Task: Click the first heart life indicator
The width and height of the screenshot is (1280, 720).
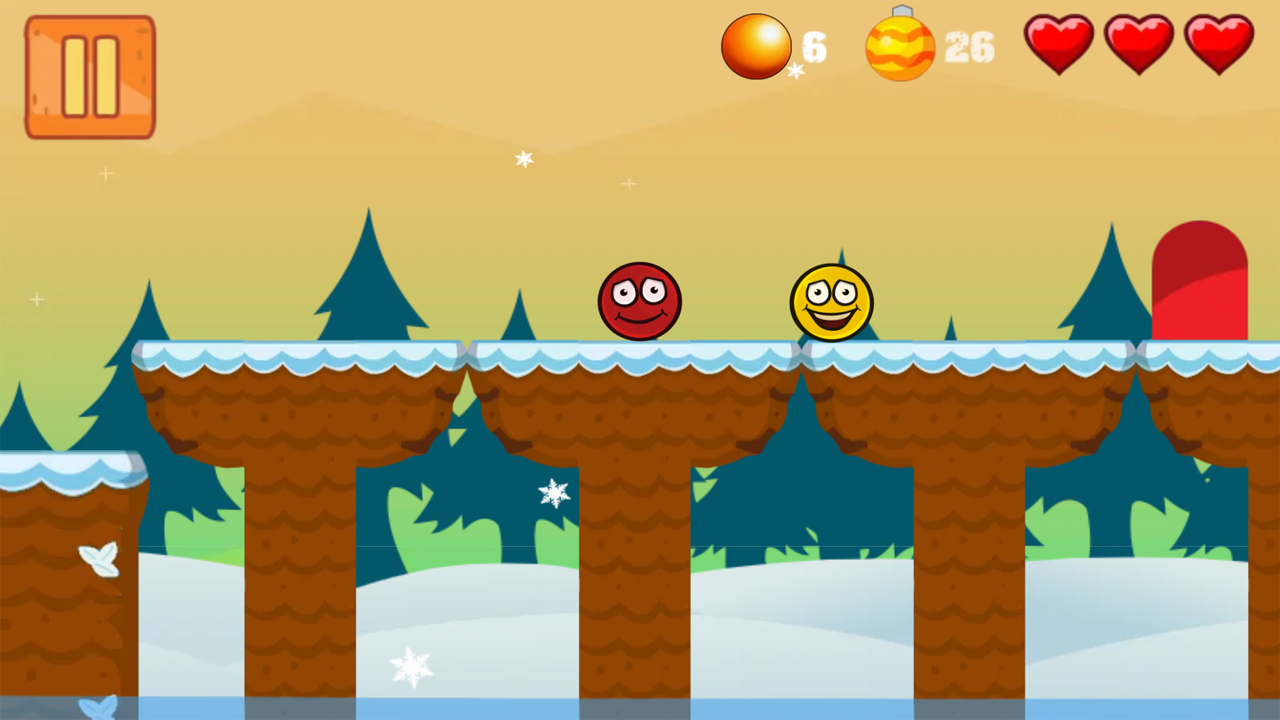Action: pyautogui.click(x=1058, y=42)
